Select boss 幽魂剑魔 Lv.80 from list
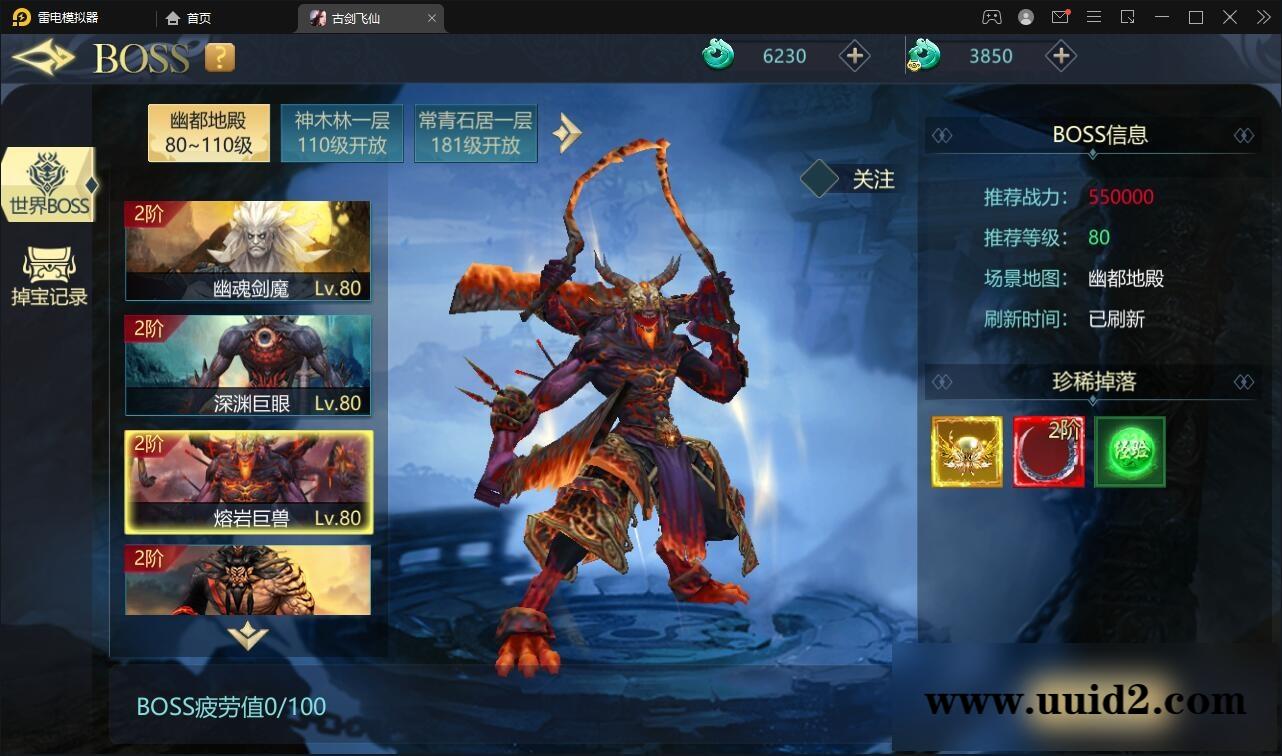 coord(248,249)
